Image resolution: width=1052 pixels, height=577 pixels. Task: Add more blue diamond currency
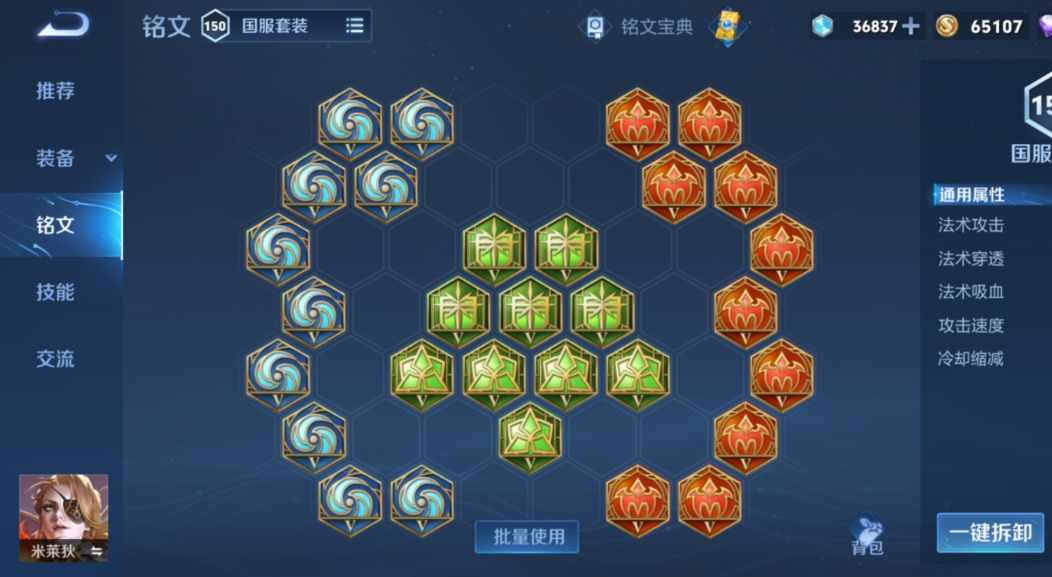click(910, 27)
